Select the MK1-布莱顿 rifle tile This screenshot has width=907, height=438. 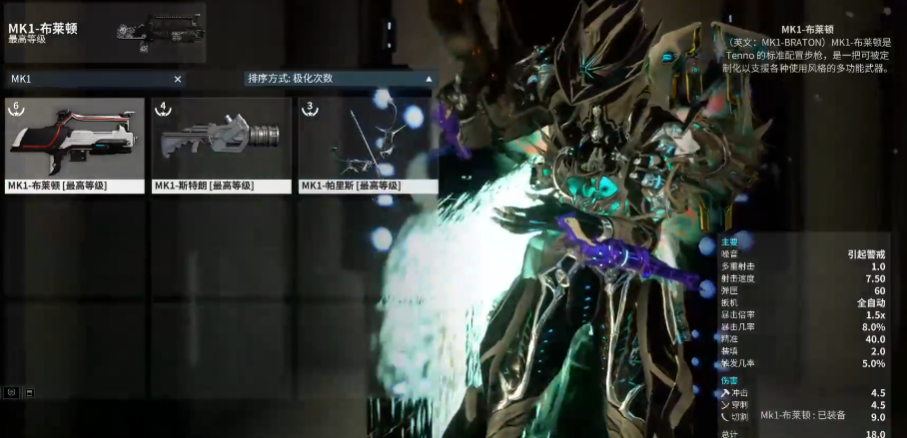73,145
